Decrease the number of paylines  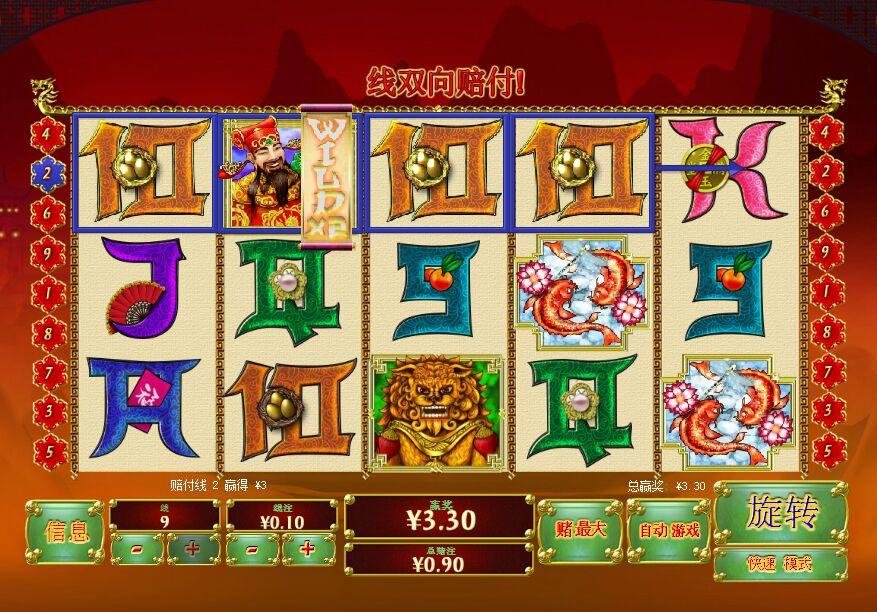[137, 549]
